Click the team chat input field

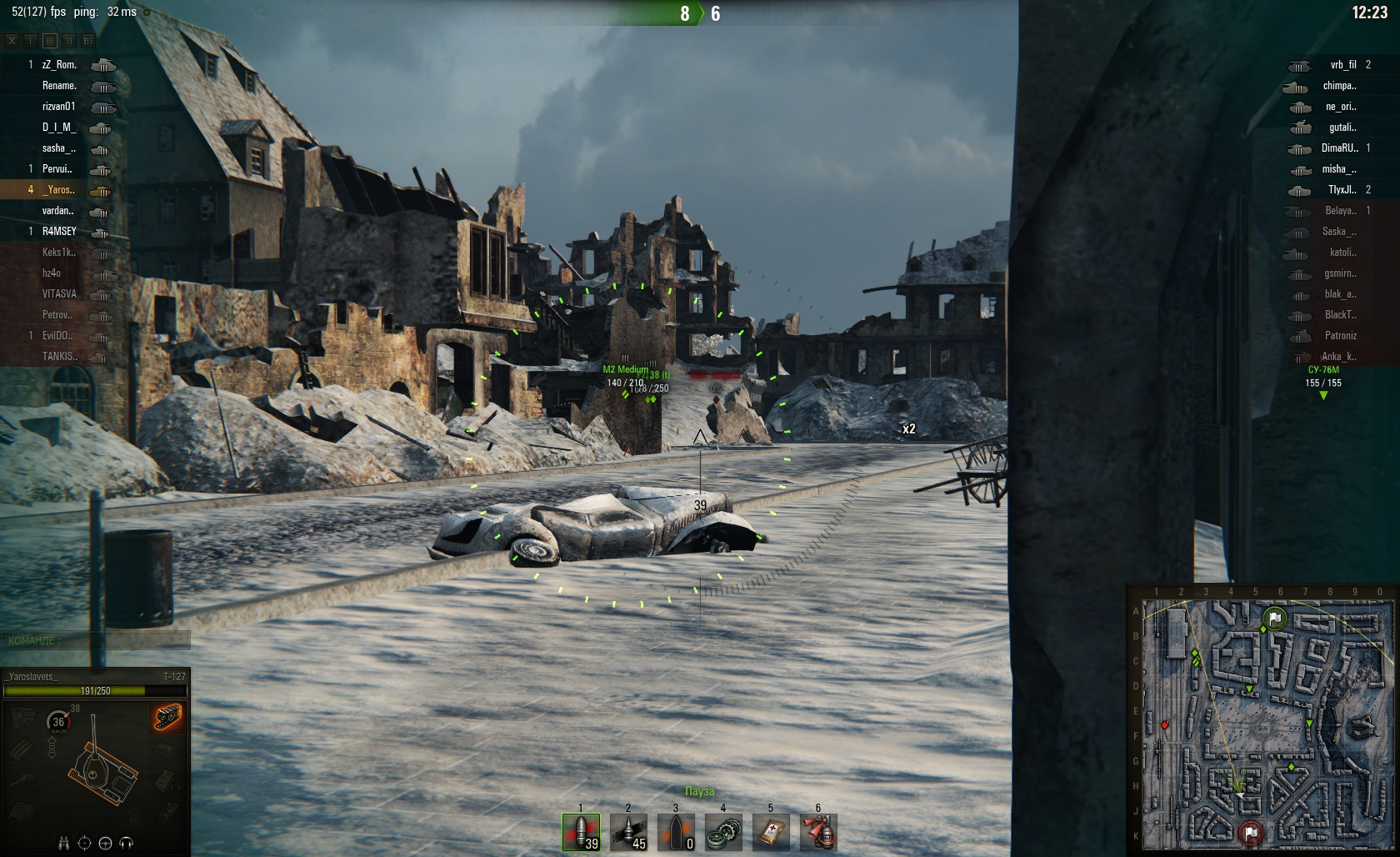coord(96,640)
